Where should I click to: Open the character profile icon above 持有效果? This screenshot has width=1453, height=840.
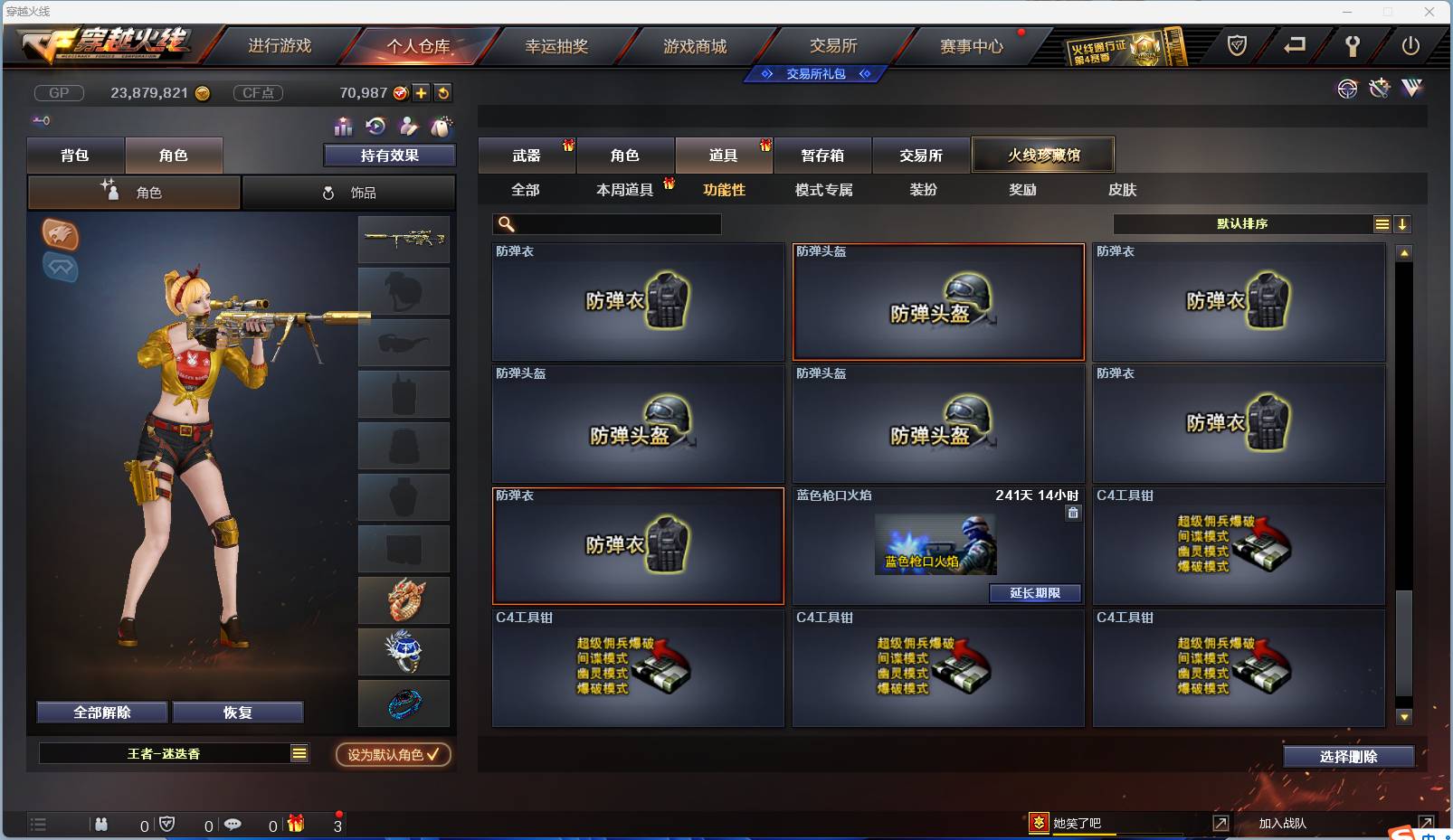tap(409, 127)
